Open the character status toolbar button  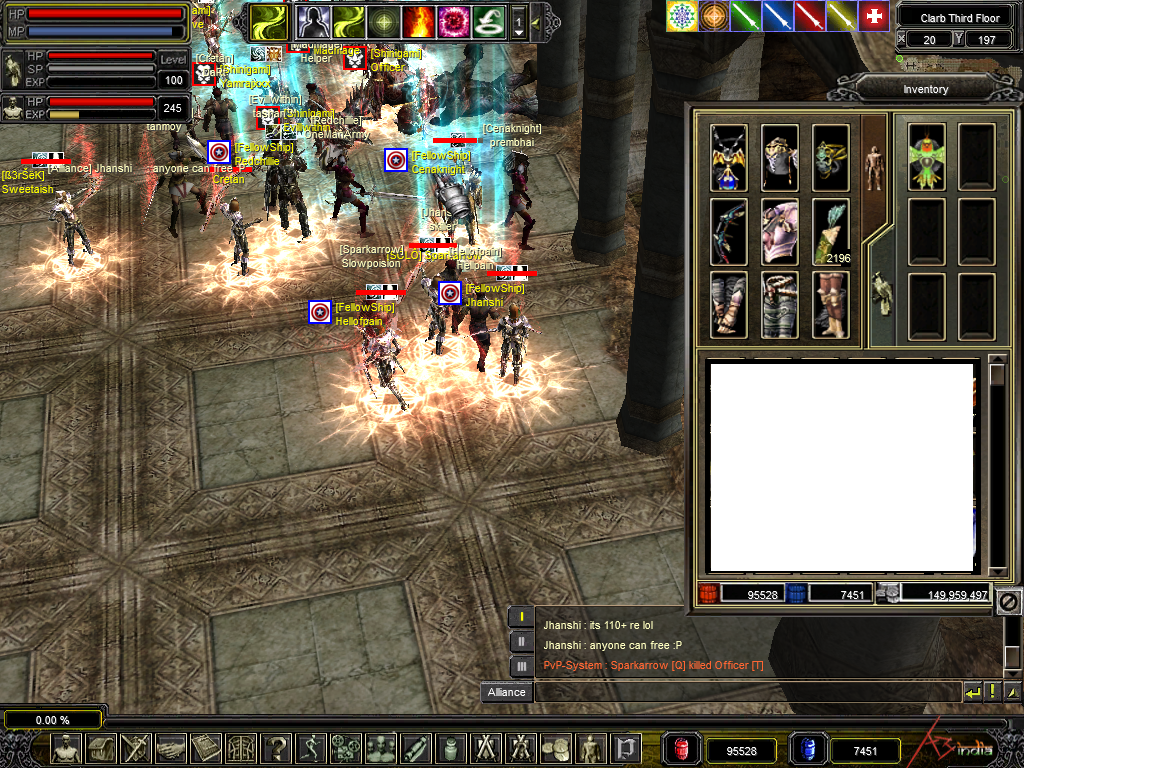66,748
